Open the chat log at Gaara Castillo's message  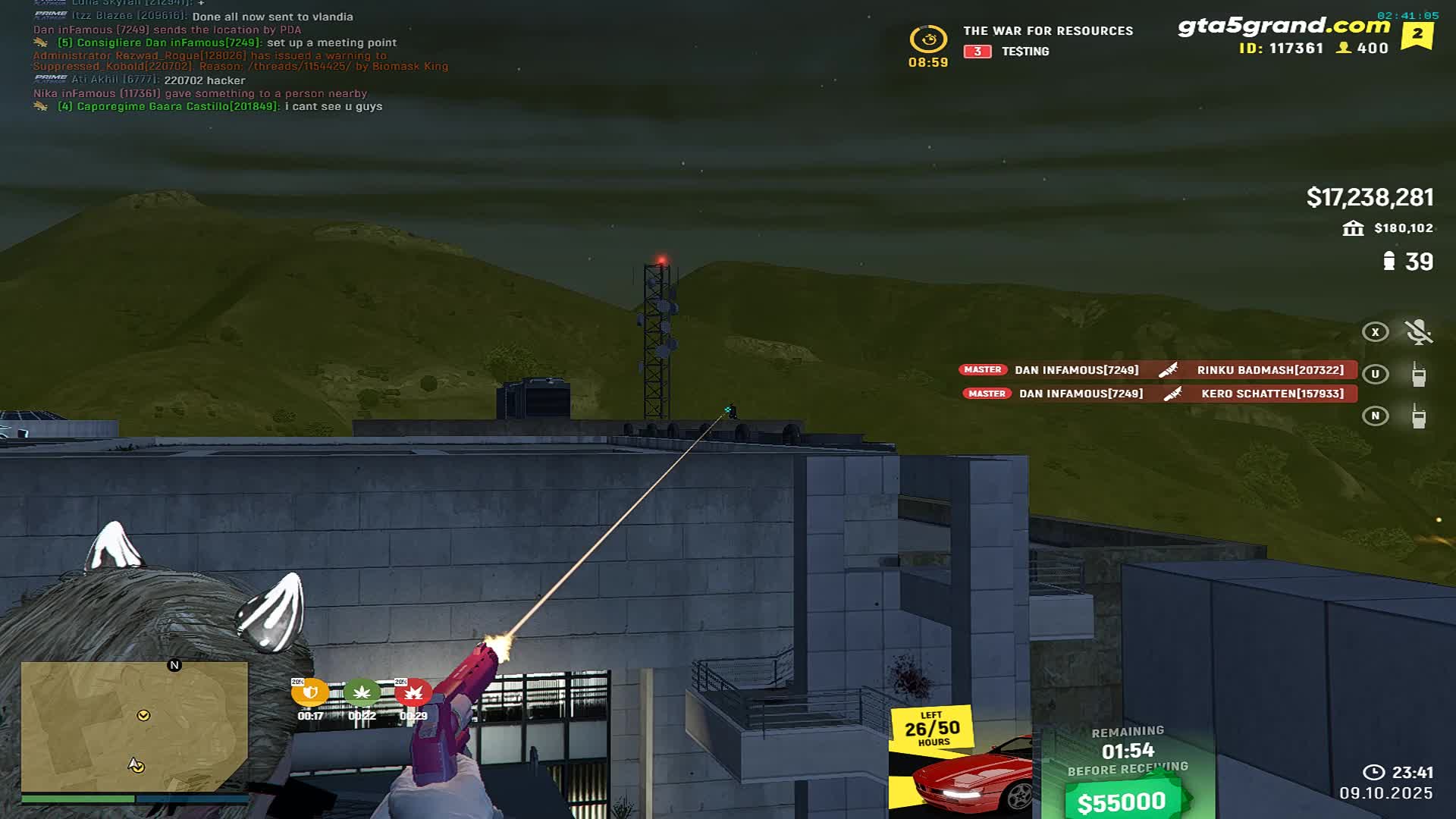[220, 107]
